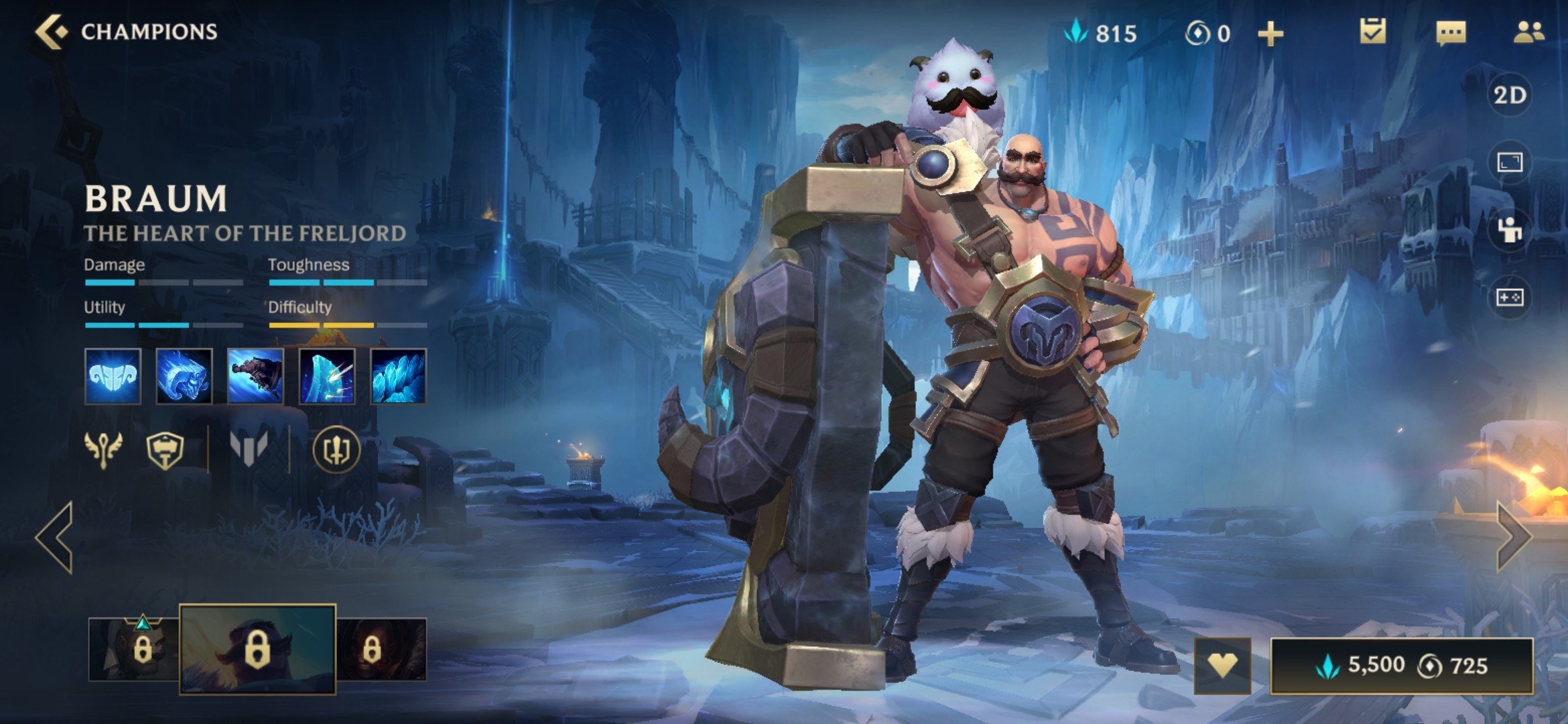View Braum's leaping shield ability icon
The height and width of the screenshot is (724, 1568).
[255, 376]
